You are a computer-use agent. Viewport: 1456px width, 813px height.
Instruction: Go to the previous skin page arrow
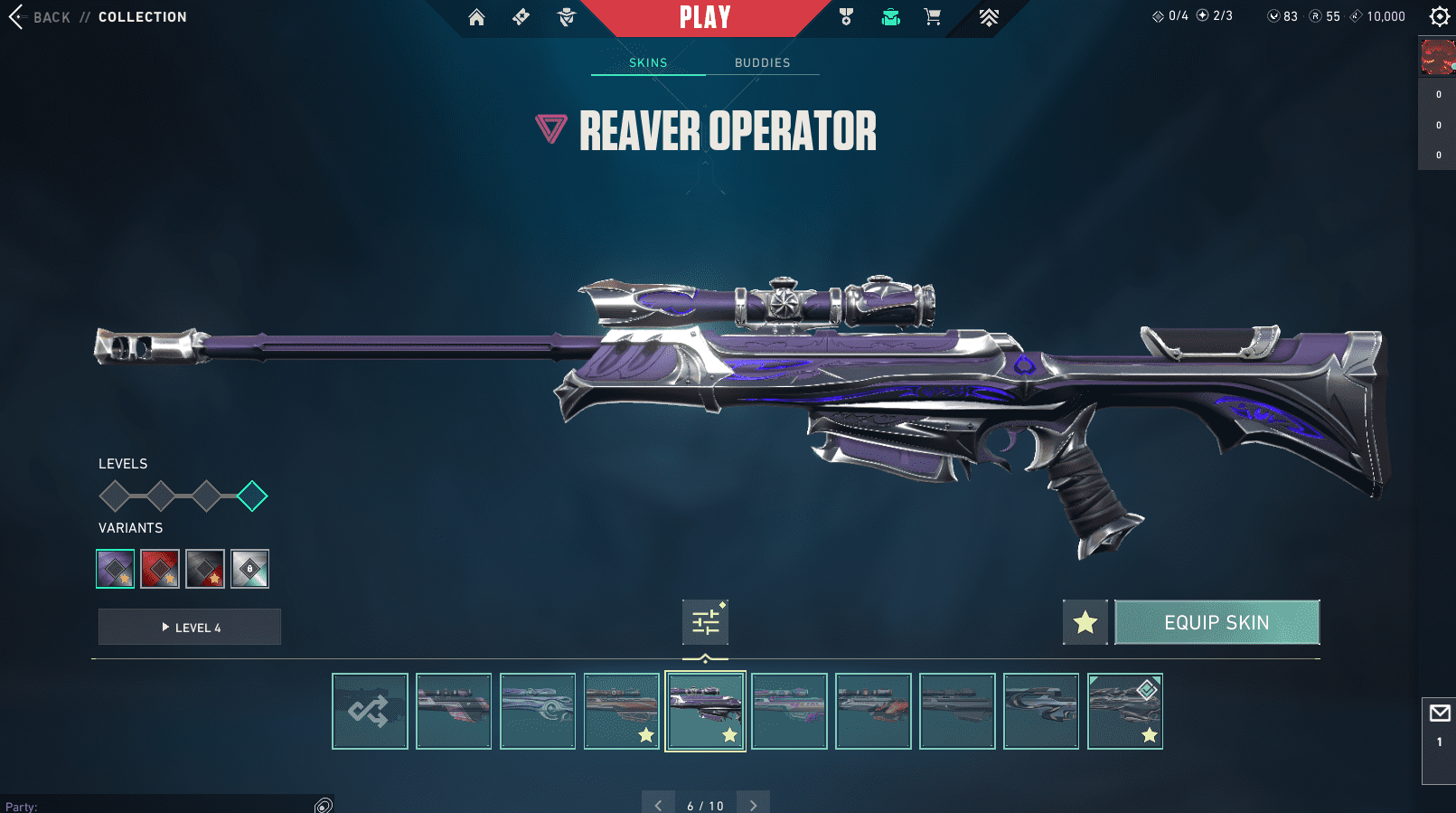point(658,804)
